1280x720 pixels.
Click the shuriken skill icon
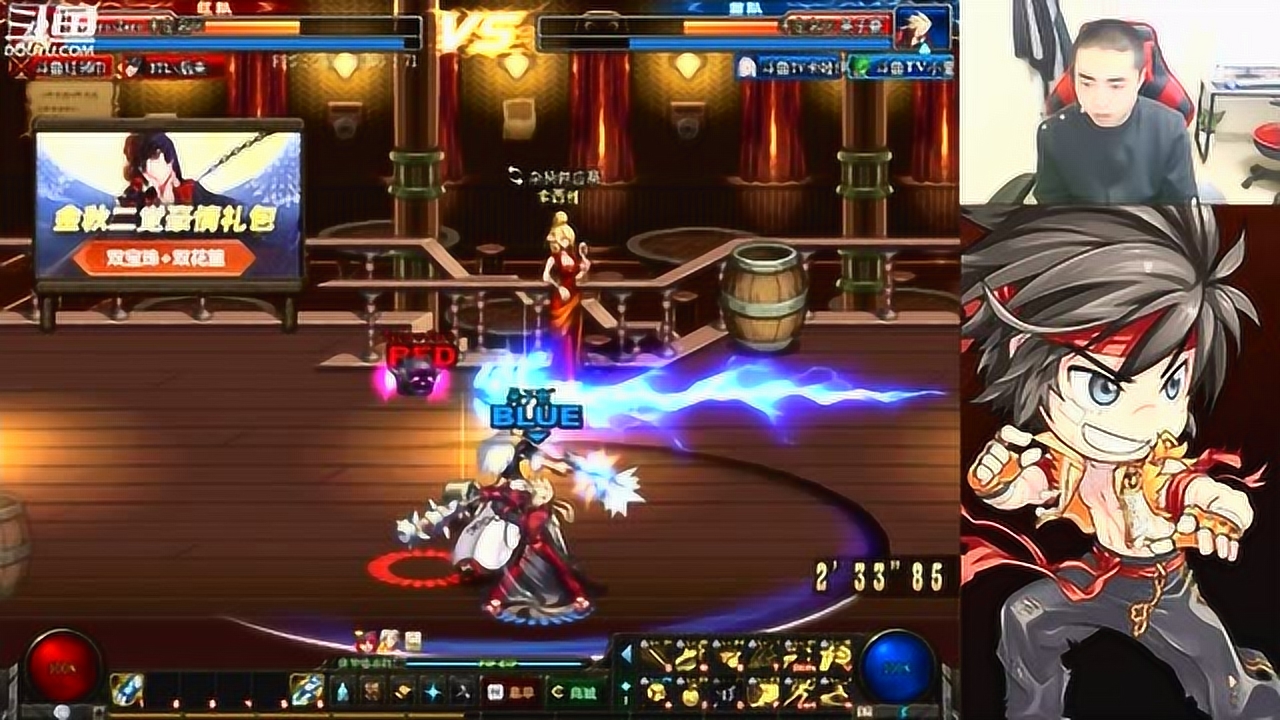point(463,693)
